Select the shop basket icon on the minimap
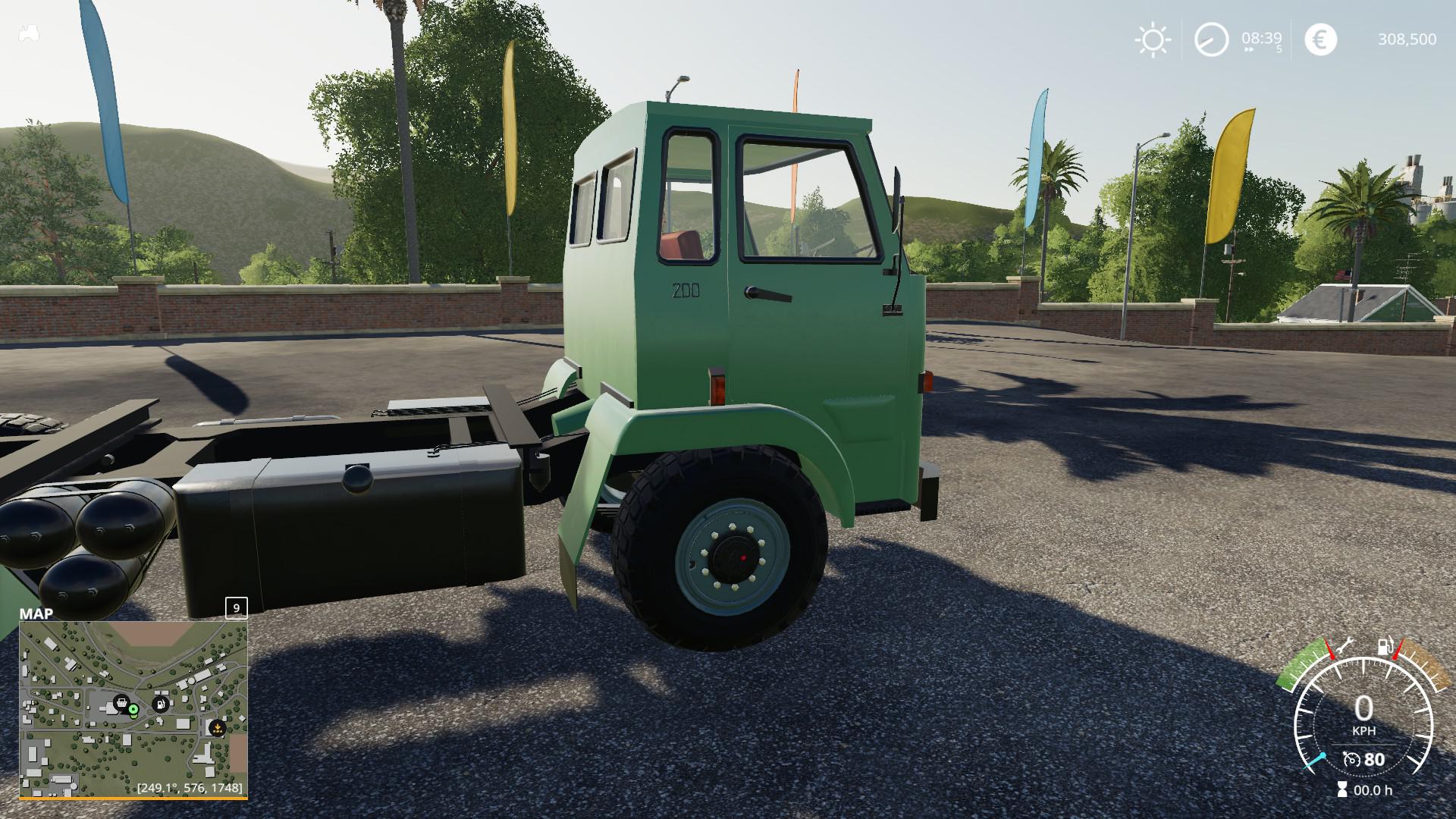This screenshot has width=1456, height=819. click(121, 703)
